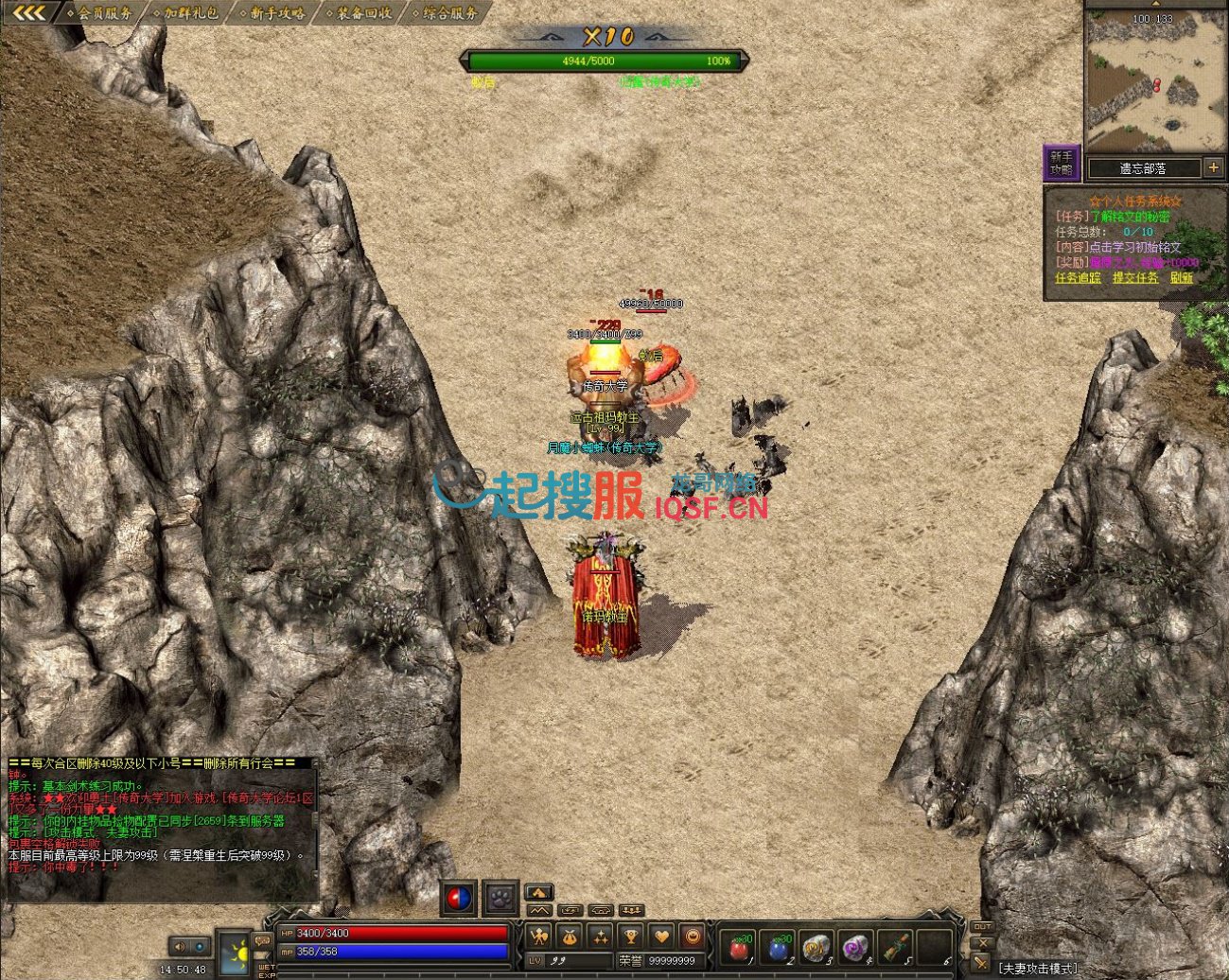The image size is (1229, 980).
Task: Open the 会员服务 member services menu
Action: coord(104,13)
